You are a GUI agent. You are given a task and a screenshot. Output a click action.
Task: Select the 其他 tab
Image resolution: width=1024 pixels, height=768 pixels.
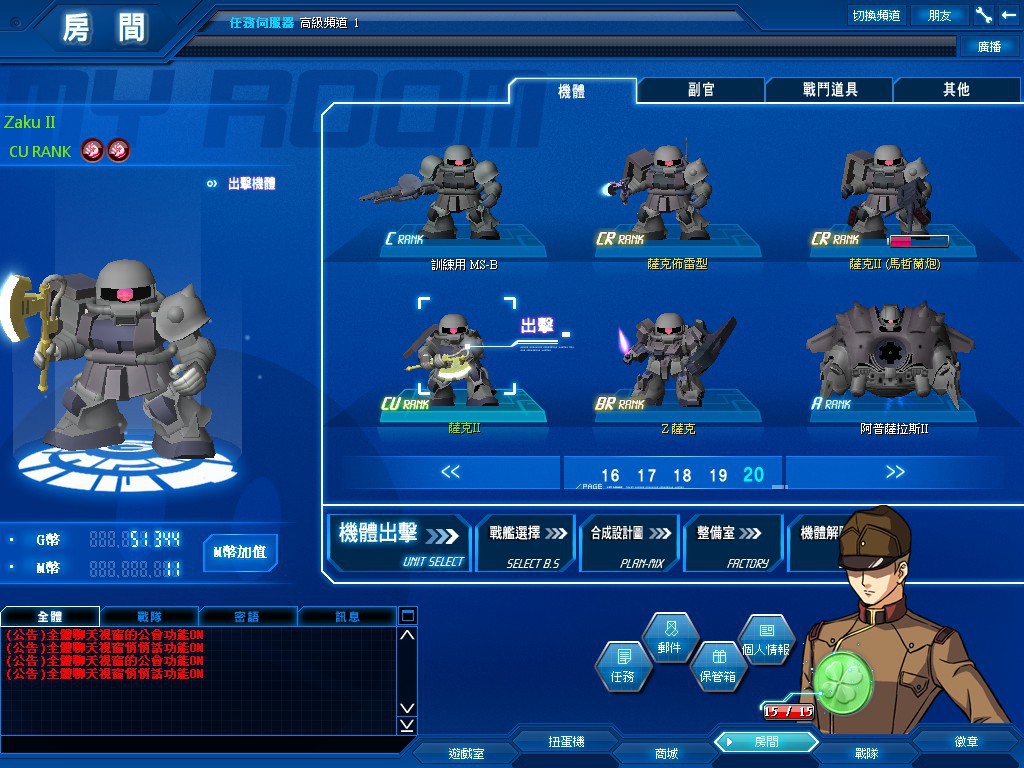[956, 90]
